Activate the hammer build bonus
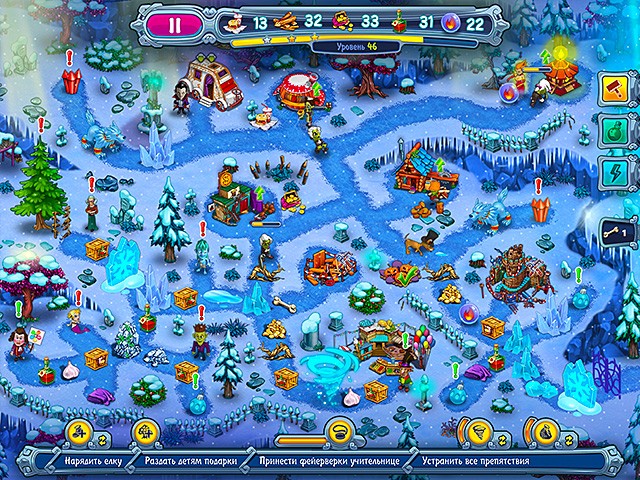This screenshot has width=640, height=480. coord(614,90)
